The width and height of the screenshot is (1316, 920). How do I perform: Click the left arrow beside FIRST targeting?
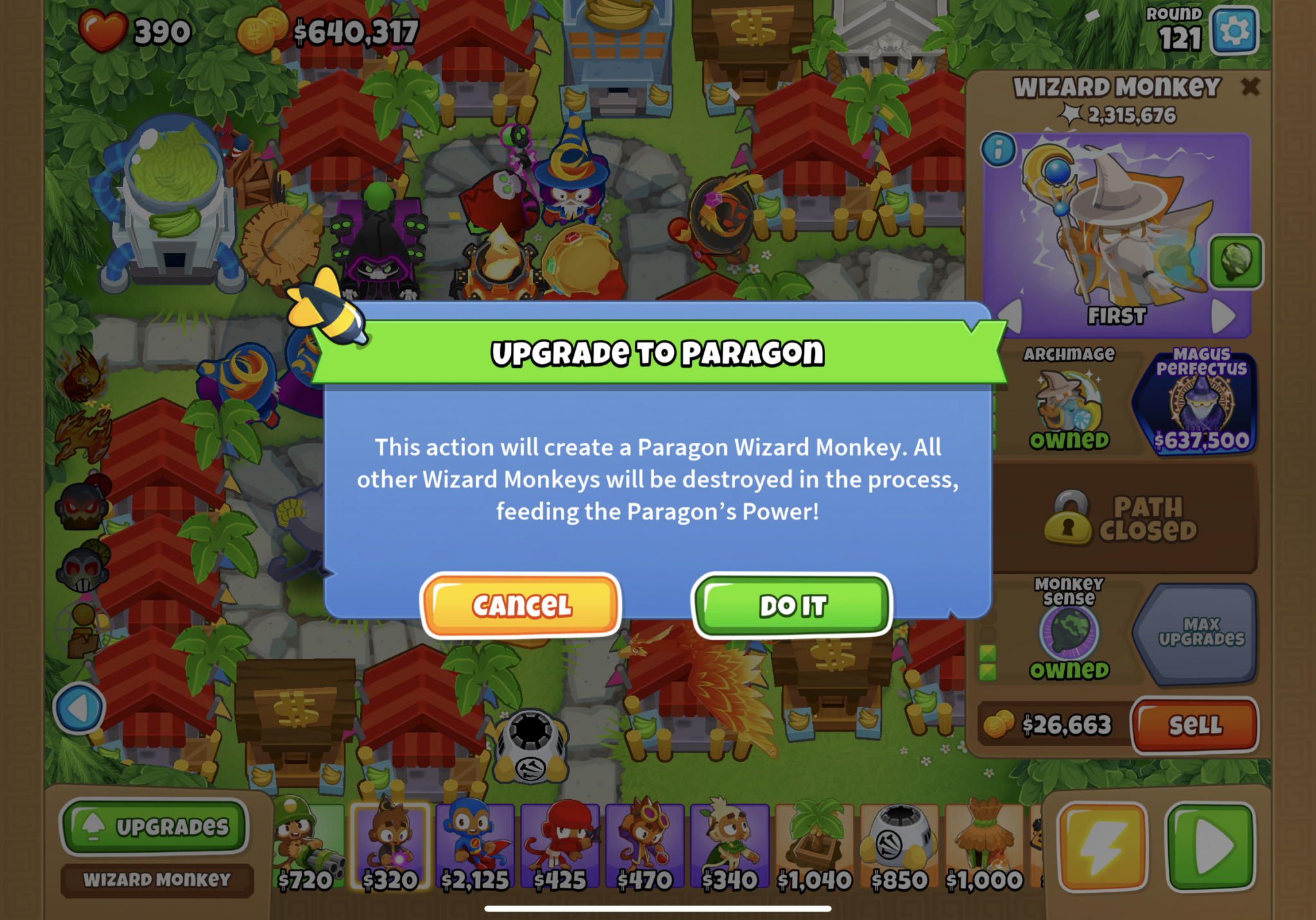pos(1009,315)
